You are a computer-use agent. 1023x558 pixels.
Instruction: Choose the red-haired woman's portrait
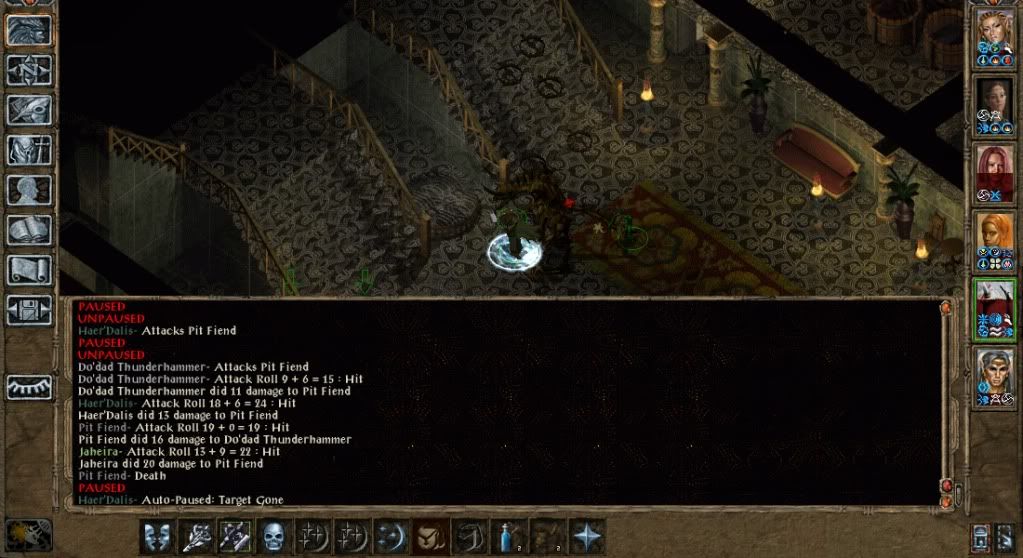[994, 174]
